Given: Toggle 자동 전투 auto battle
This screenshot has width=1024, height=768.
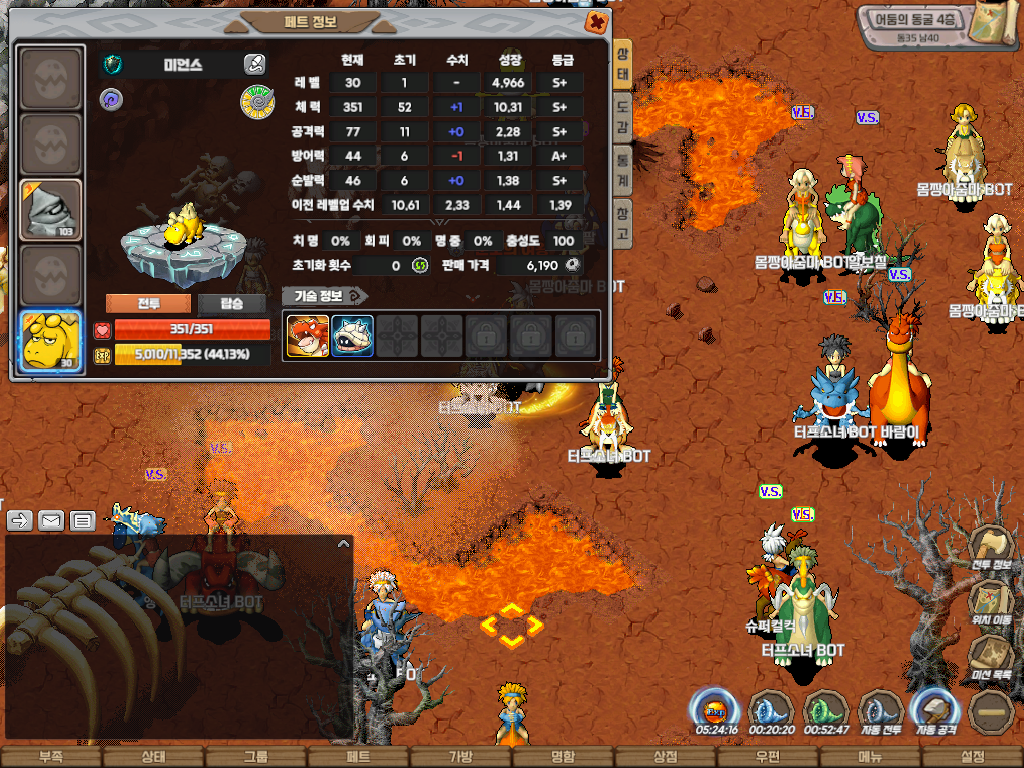Looking at the screenshot, I should click(881, 712).
